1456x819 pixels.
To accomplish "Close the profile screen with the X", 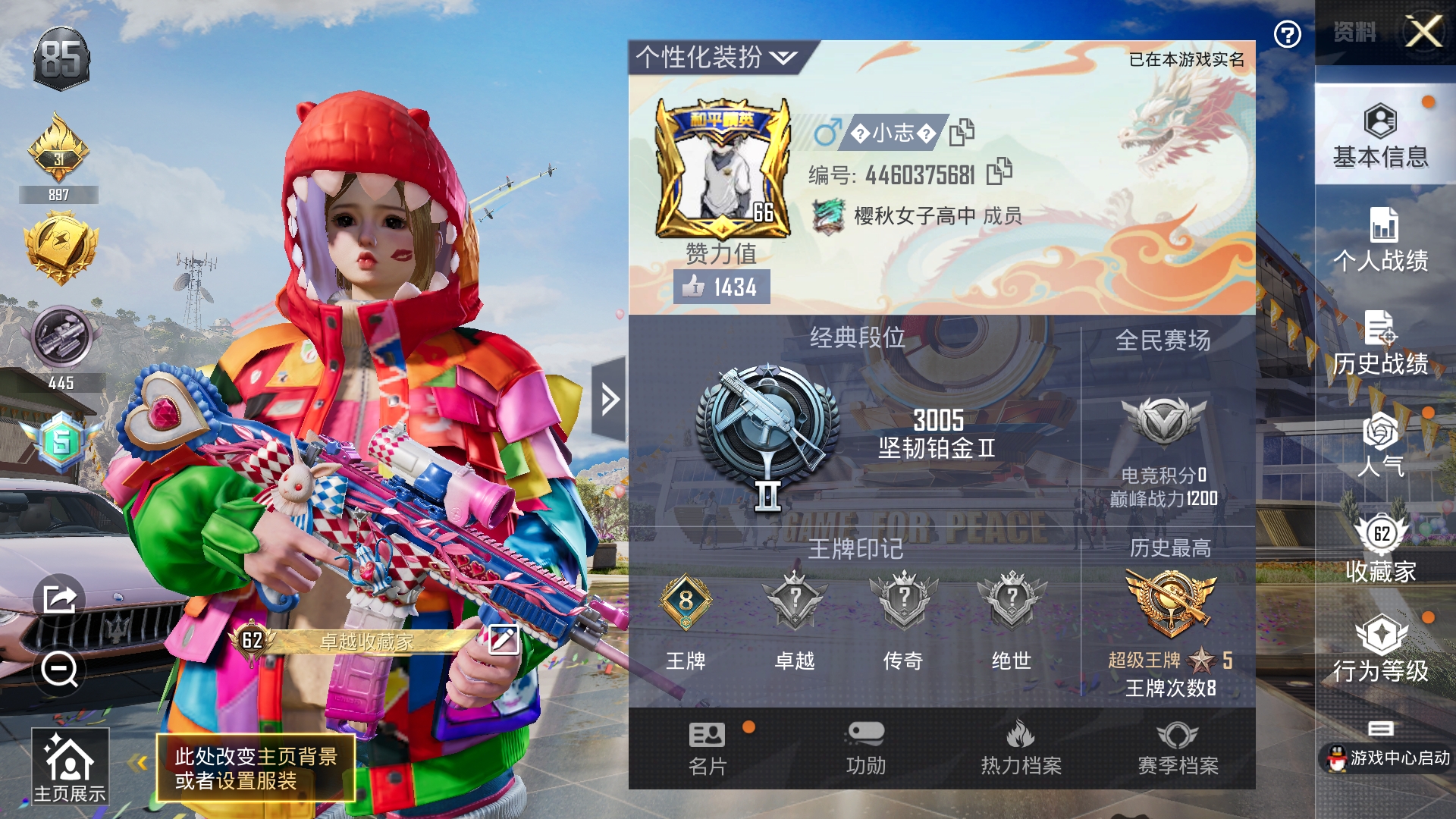I will coord(1423,32).
